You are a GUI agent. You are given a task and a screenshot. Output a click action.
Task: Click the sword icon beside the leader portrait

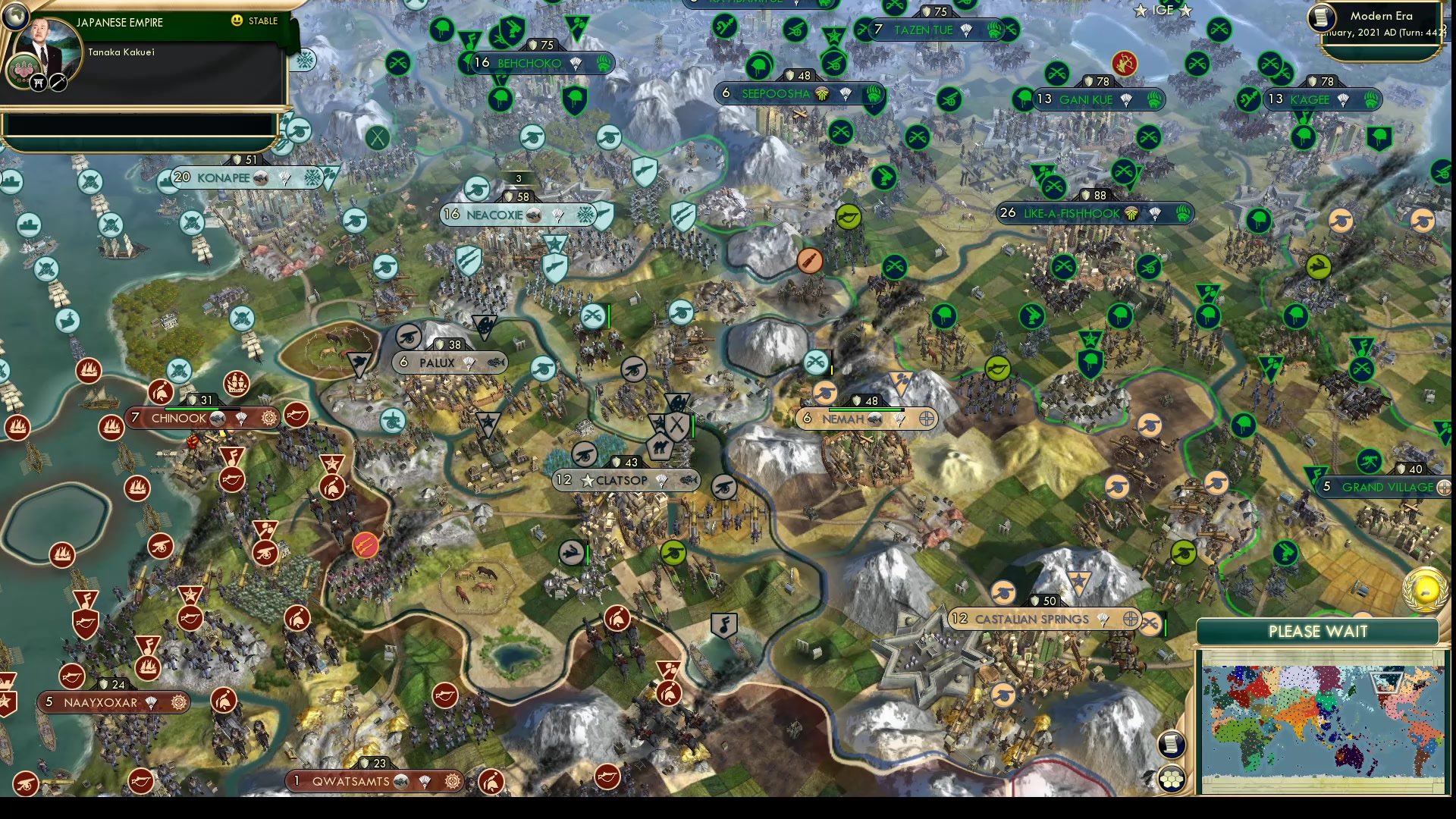click(57, 81)
